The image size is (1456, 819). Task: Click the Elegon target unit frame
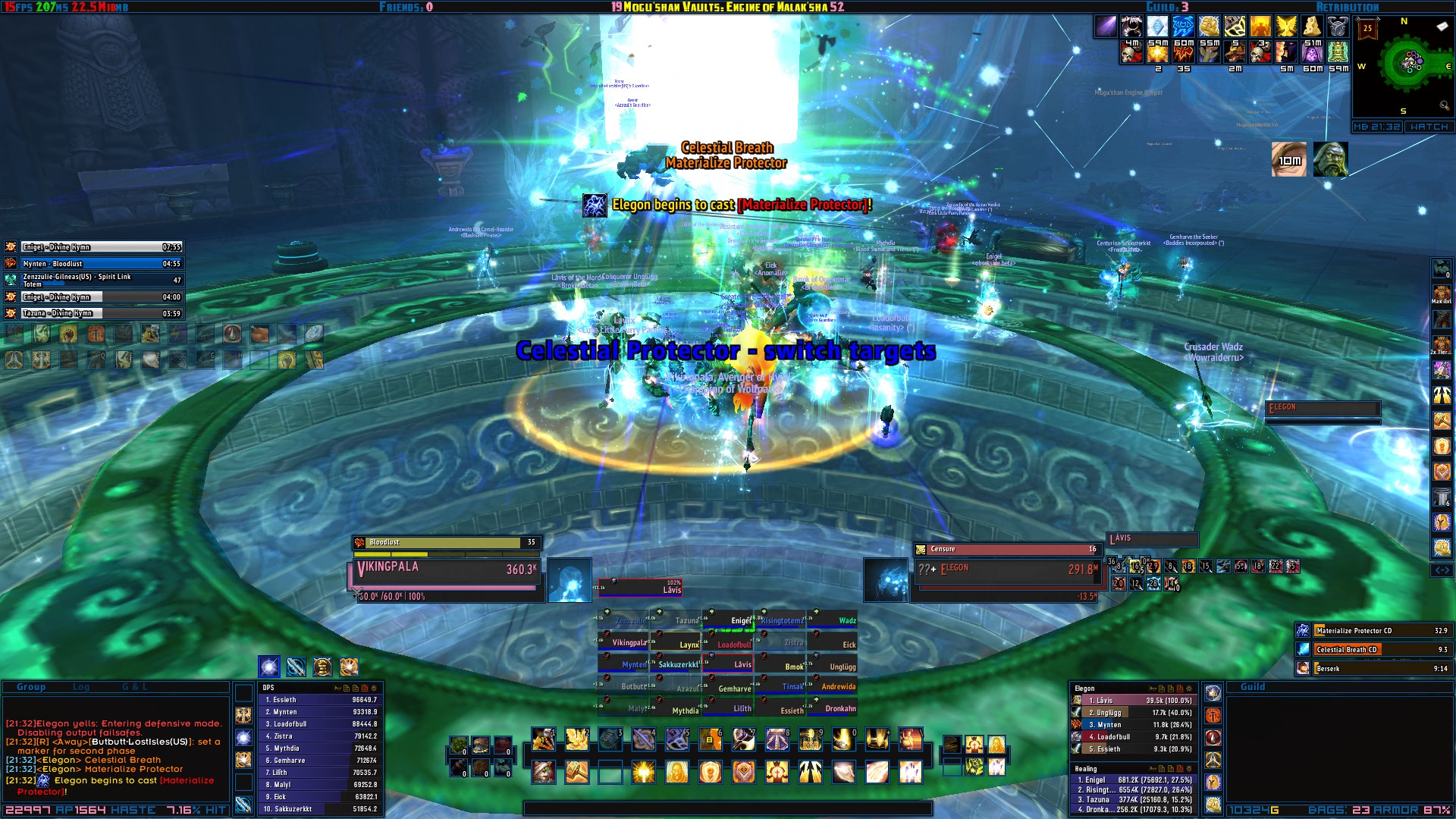coord(1005,572)
